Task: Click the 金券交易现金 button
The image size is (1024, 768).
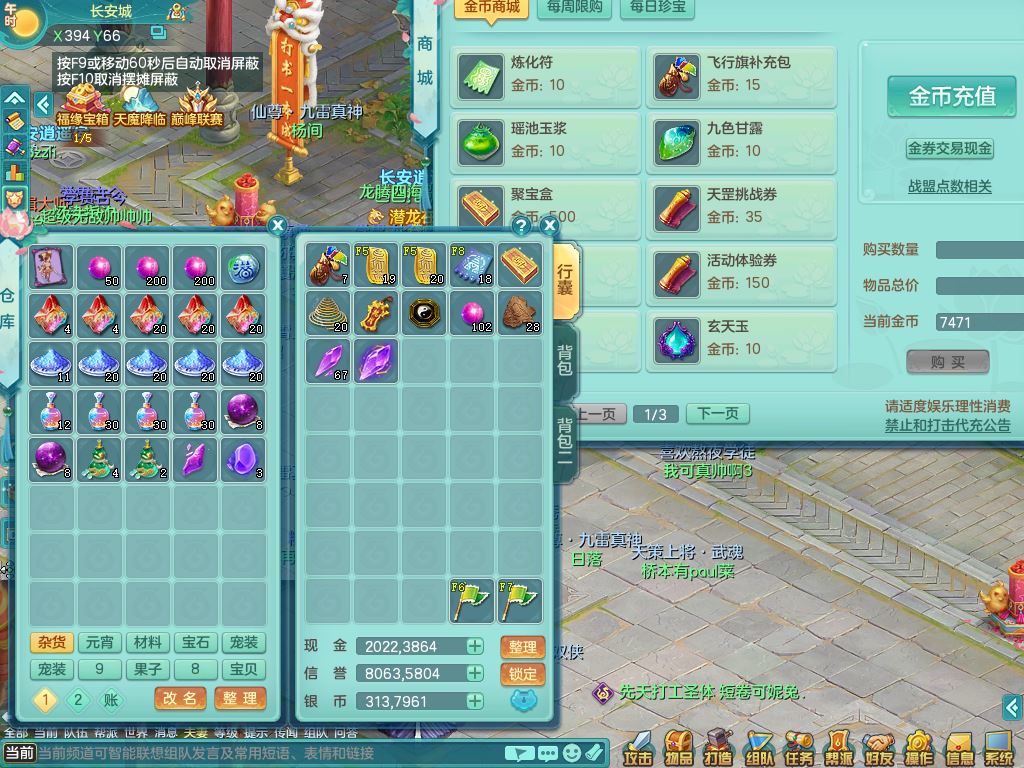Action: pos(949,148)
